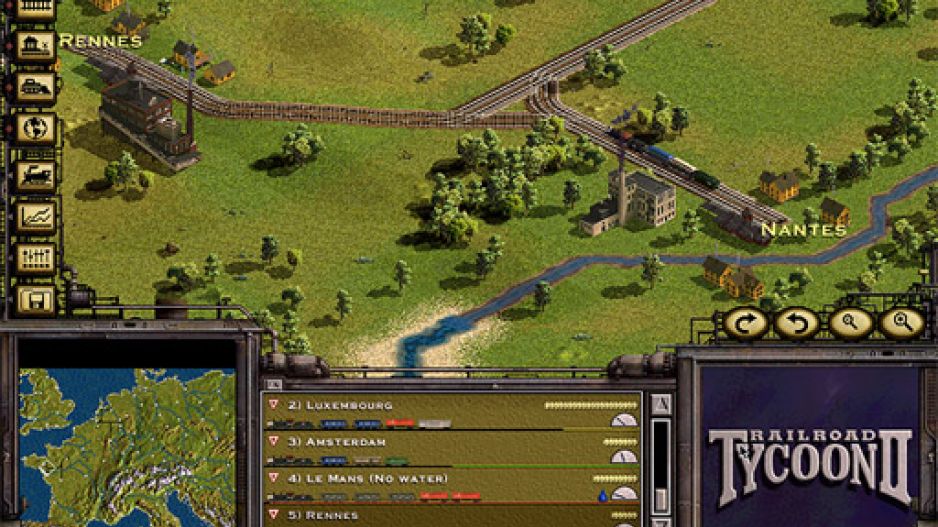
Task: Select train 3 Amsterdam in the list
Action: point(452,448)
